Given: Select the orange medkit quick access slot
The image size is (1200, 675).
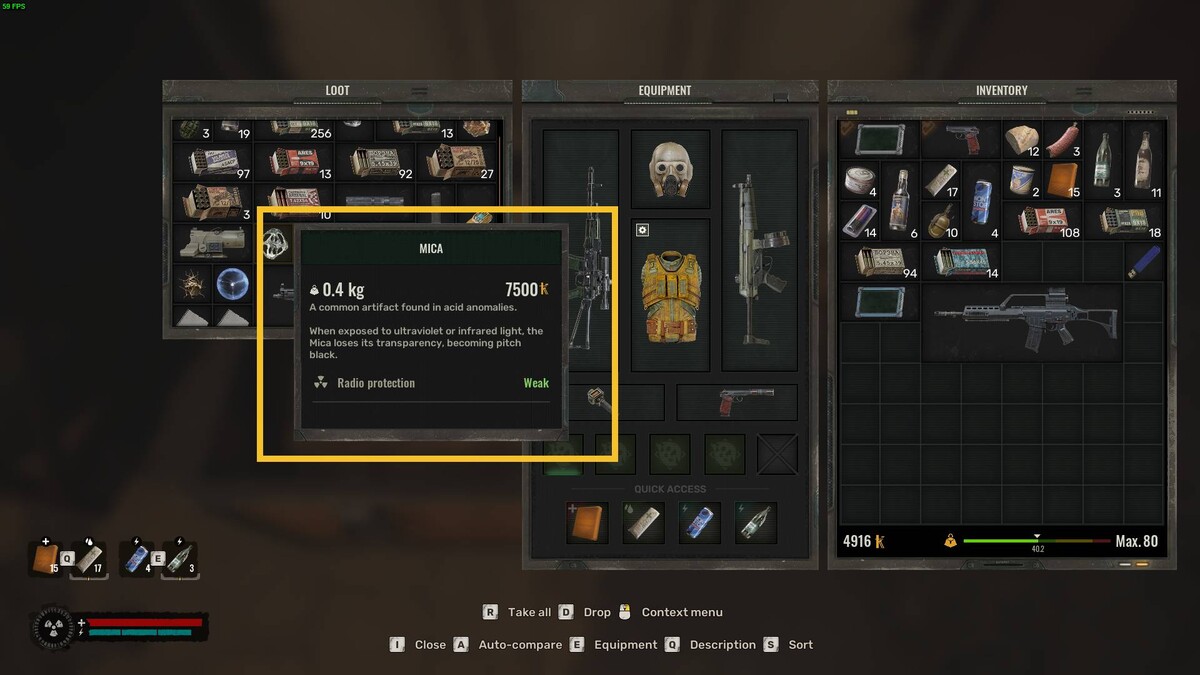Looking at the screenshot, I should click(587, 523).
